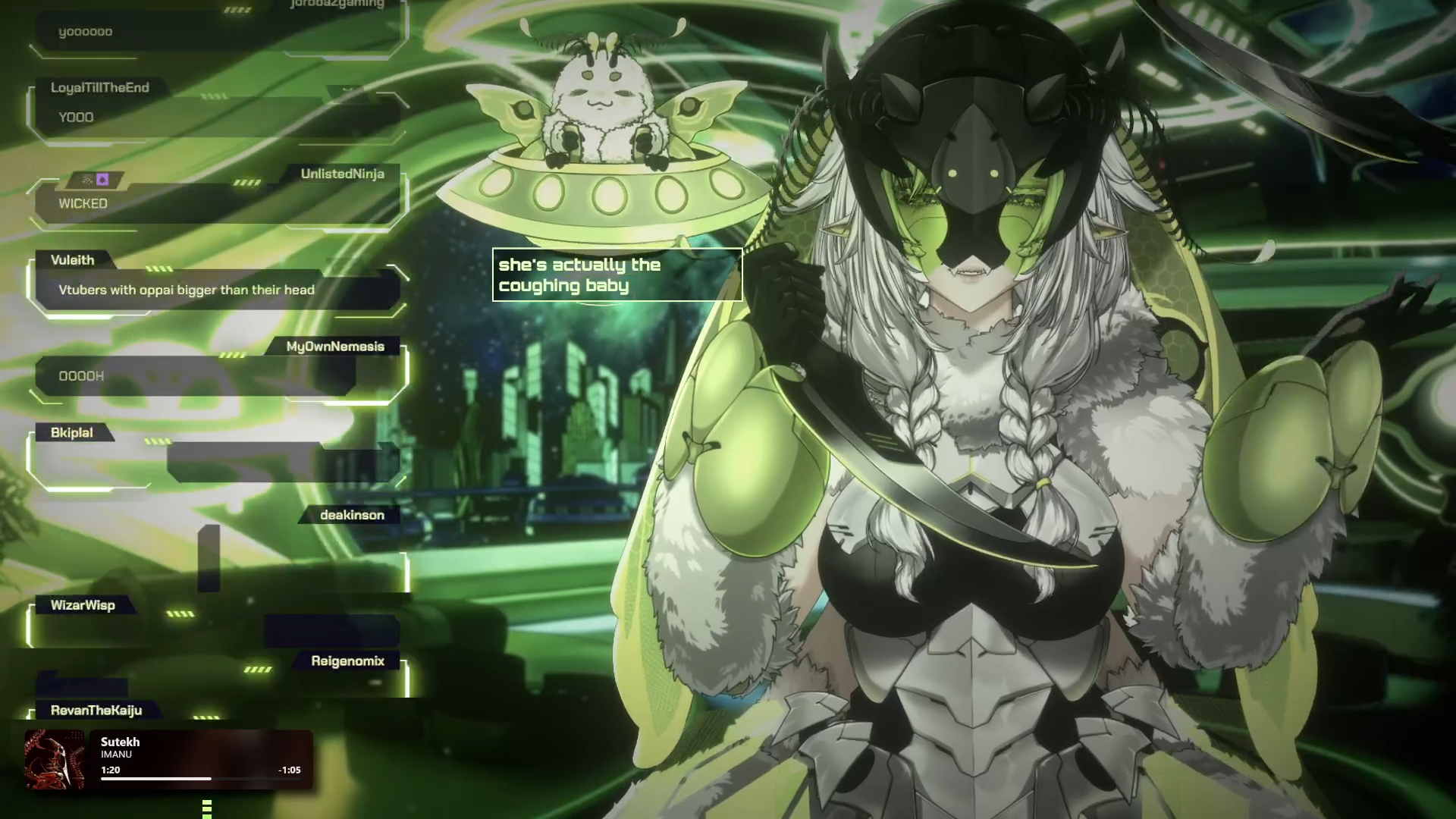
Task: Open the Bkiplal chat username
Action: (x=72, y=433)
